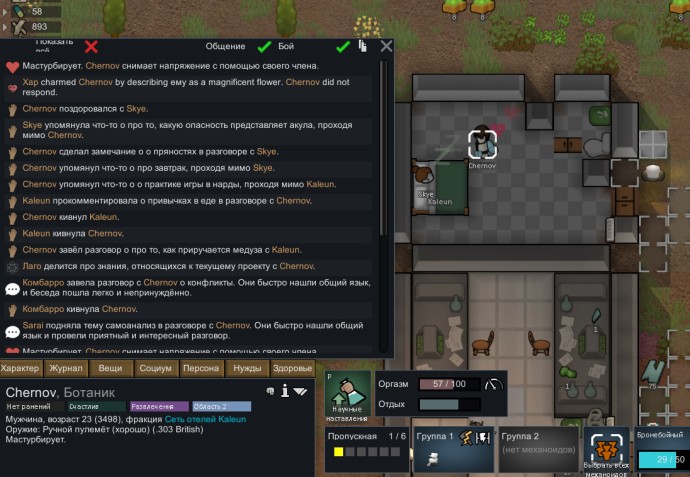Switch to the Журнал tab
Image resolution: width=690 pixels, height=477 pixels.
(x=65, y=368)
